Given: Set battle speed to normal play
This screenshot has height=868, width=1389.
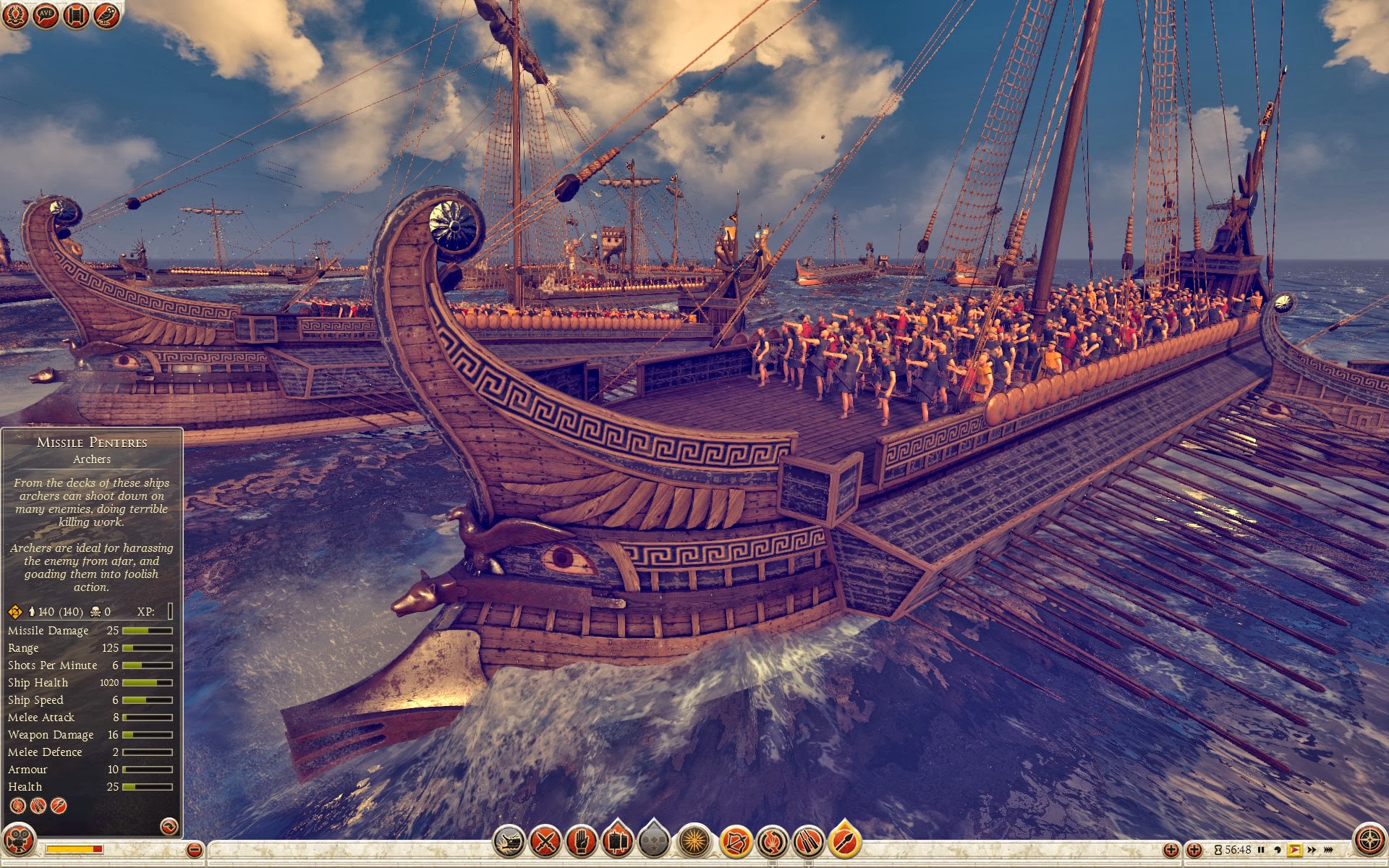Looking at the screenshot, I should pyautogui.click(x=1294, y=850).
